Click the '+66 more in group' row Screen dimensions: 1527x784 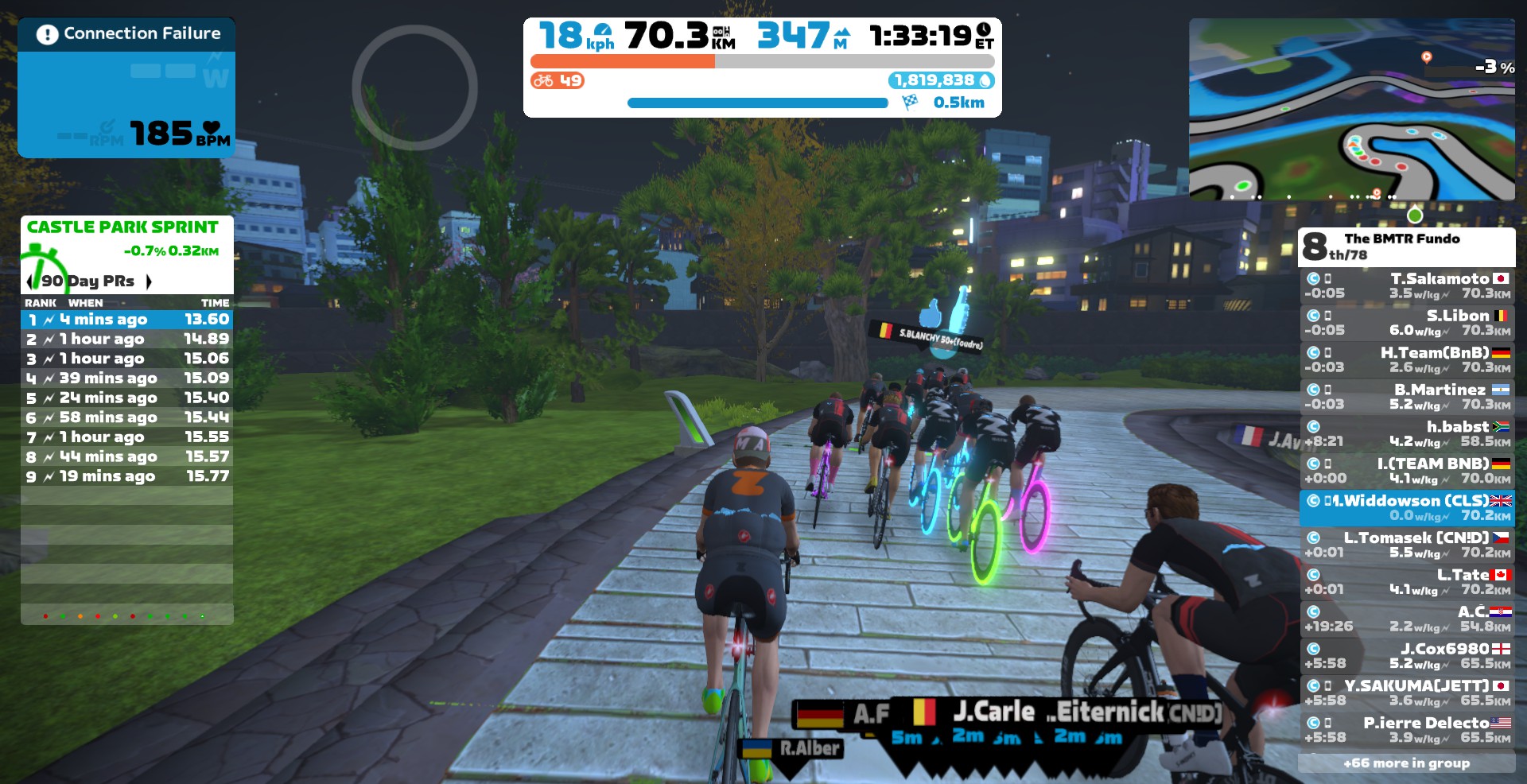(x=1406, y=763)
